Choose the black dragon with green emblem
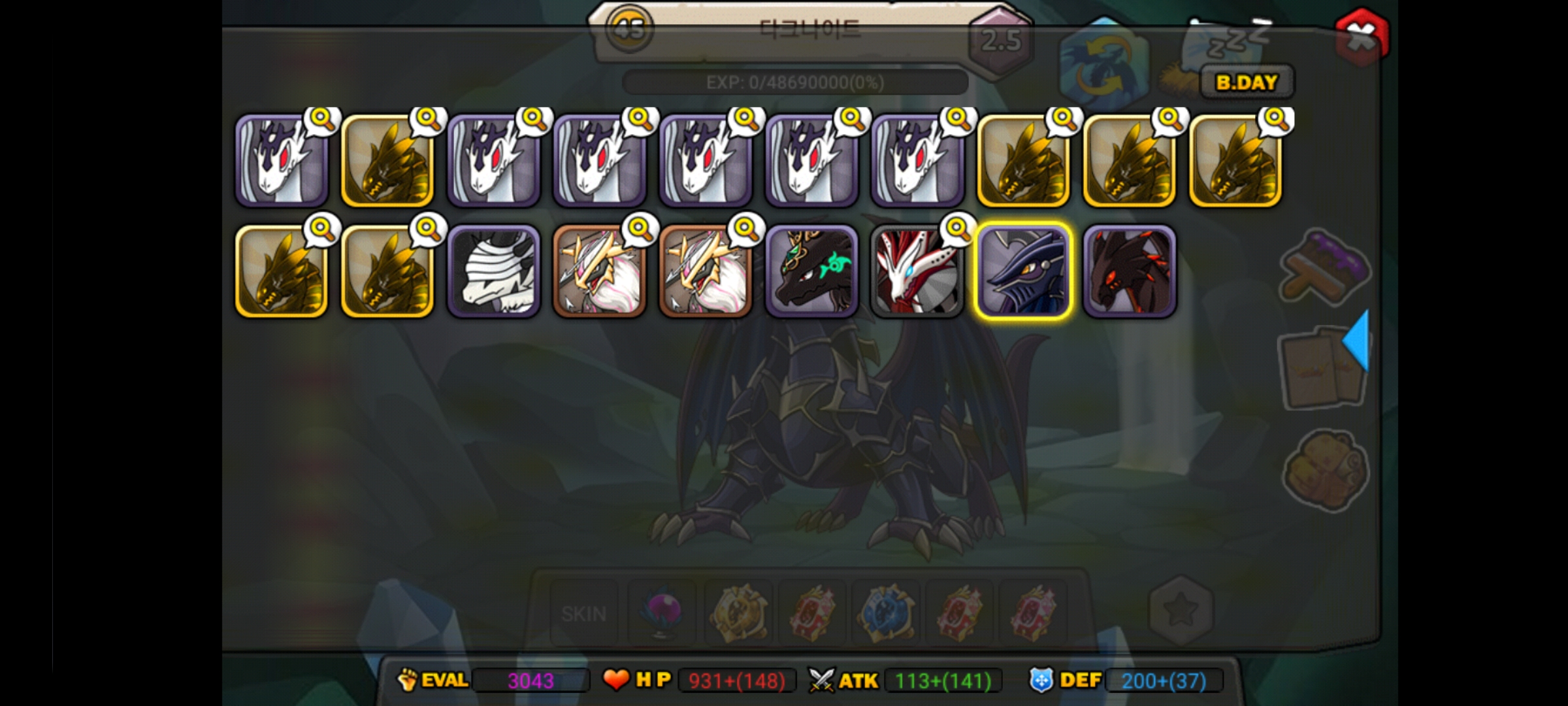The width and height of the screenshot is (1568, 706). pyautogui.click(x=811, y=271)
